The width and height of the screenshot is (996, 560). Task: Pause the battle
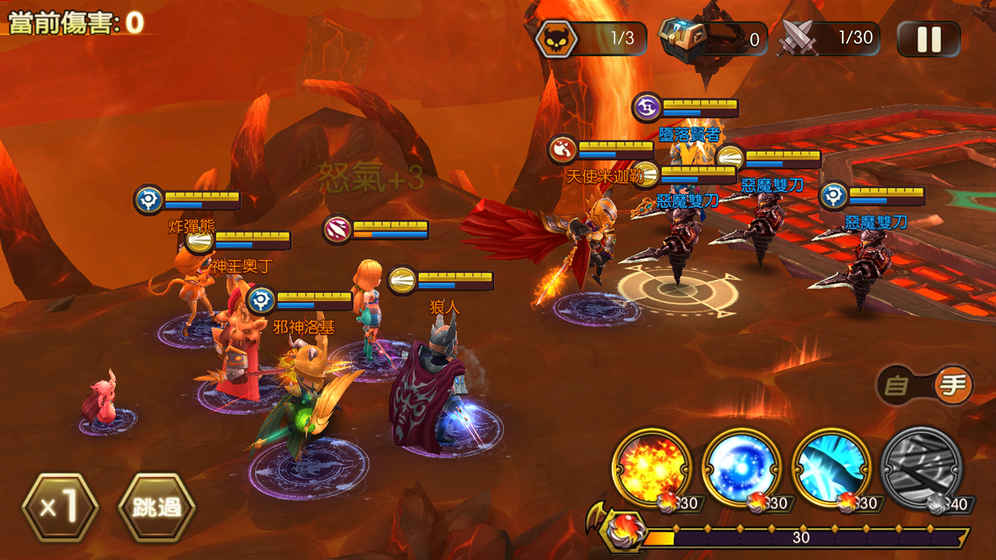coord(928,39)
